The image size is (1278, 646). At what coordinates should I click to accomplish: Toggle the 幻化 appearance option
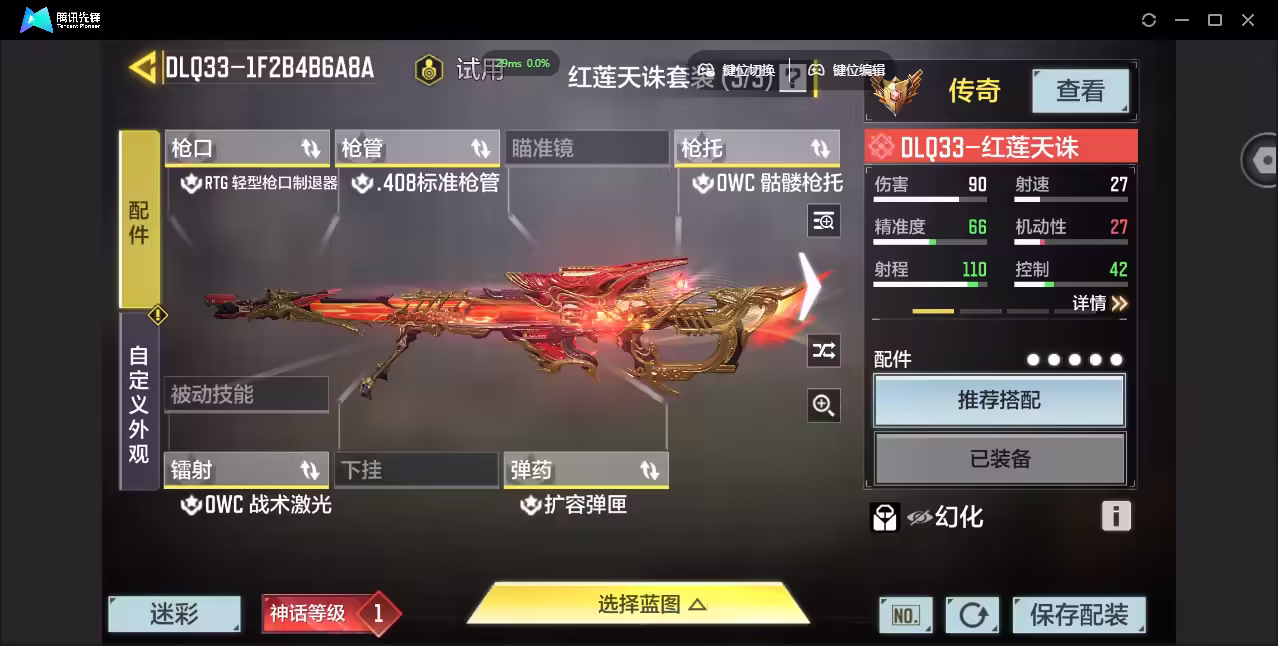point(945,517)
